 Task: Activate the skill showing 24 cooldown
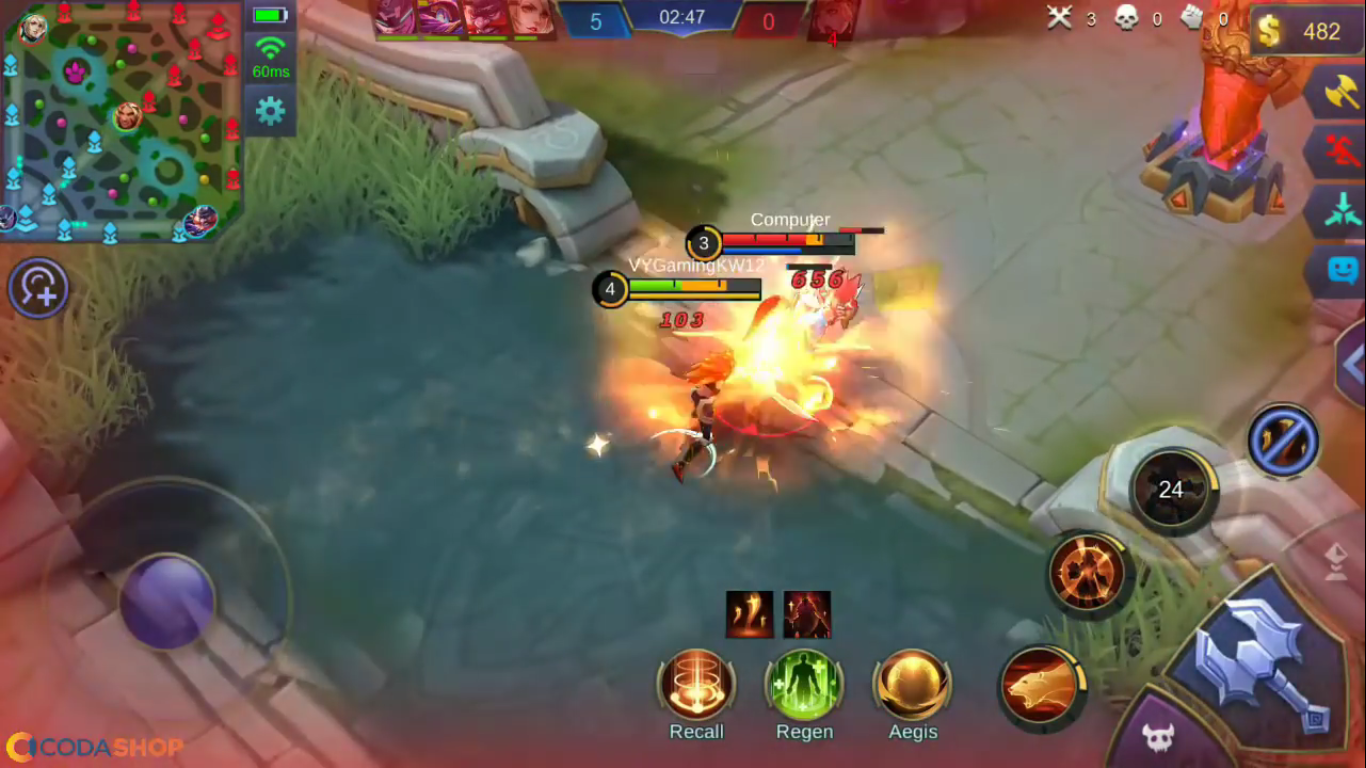[1170, 490]
